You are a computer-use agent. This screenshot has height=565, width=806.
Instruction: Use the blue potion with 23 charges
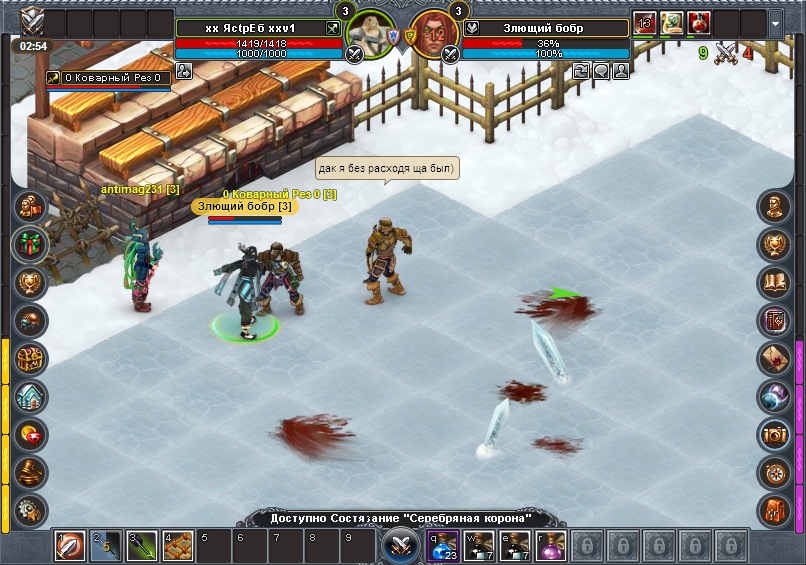444,547
